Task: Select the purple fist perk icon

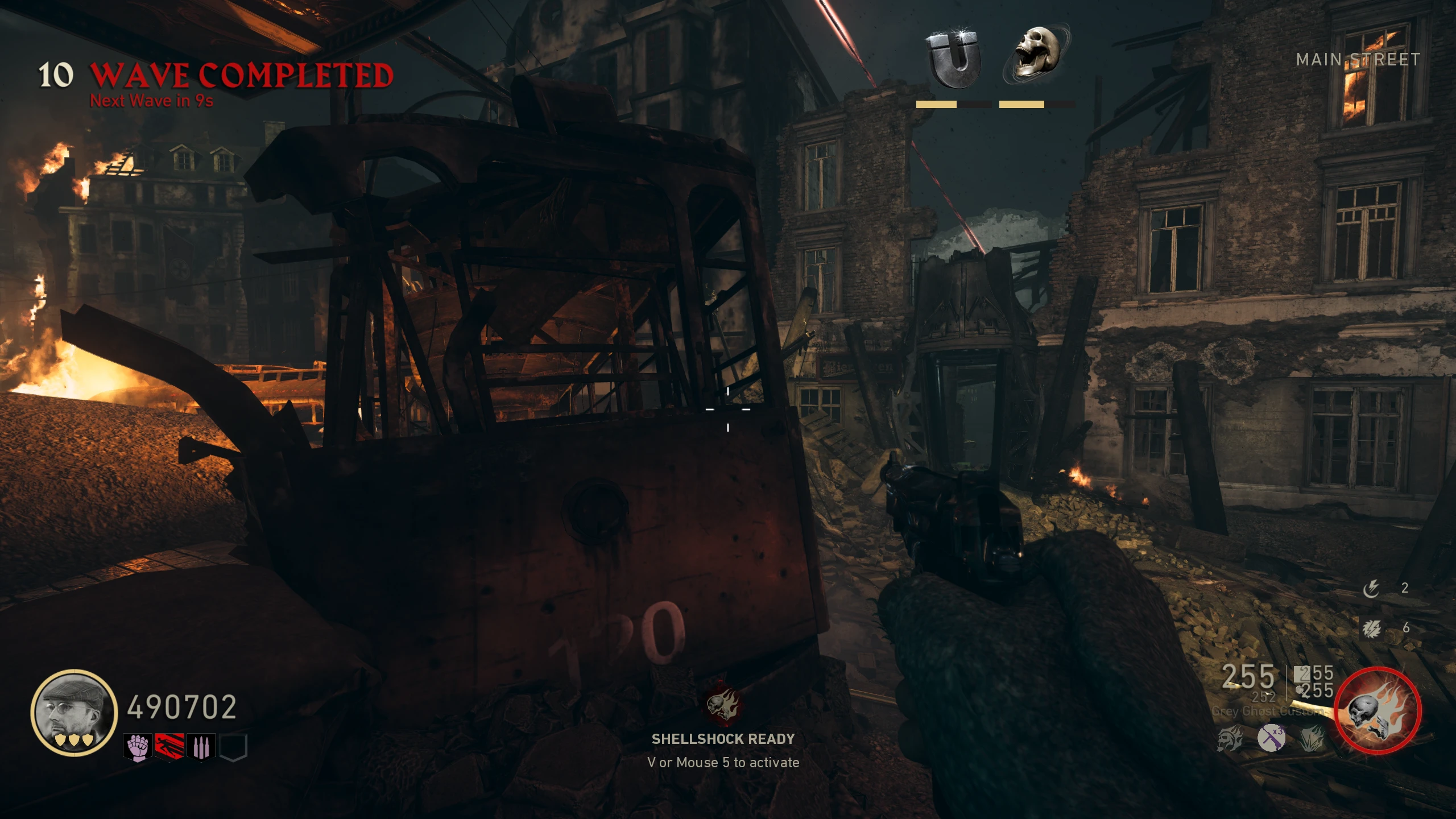Action: 138,747
